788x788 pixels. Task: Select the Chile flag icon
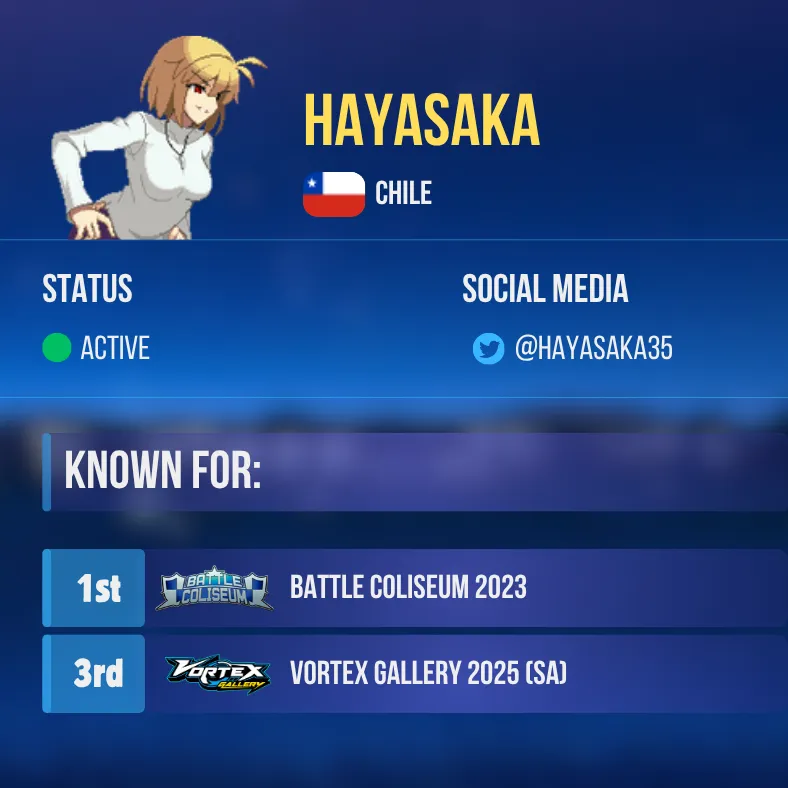pyautogui.click(x=334, y=194)
